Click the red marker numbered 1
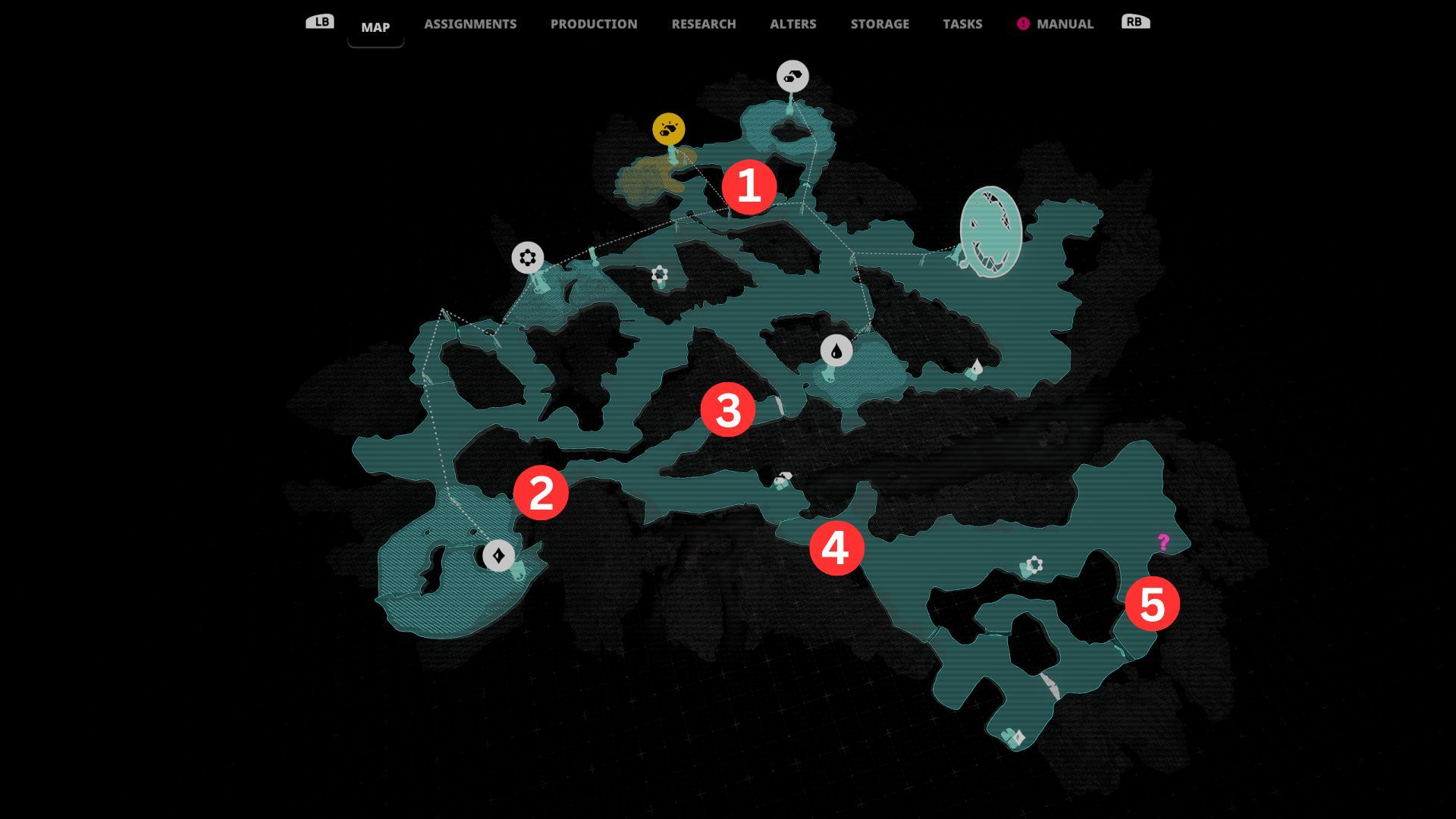 click(749, 187)
